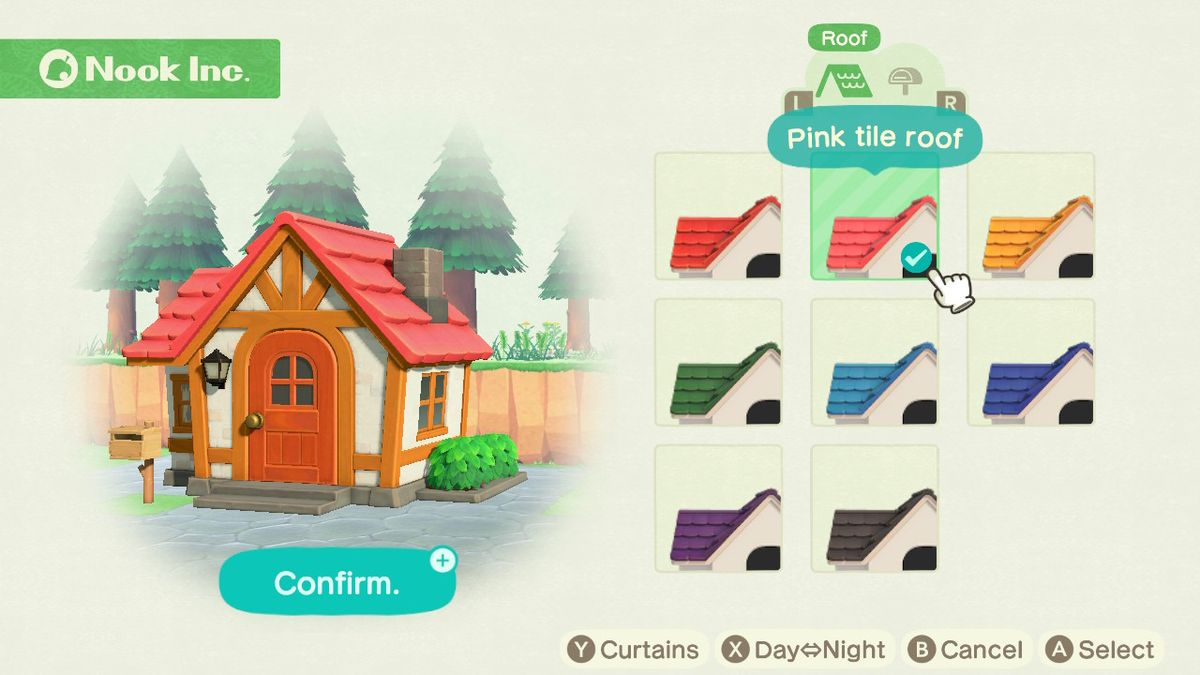
Task: Pick the dark blue tile roof
Action: (x=1030, y=363)
